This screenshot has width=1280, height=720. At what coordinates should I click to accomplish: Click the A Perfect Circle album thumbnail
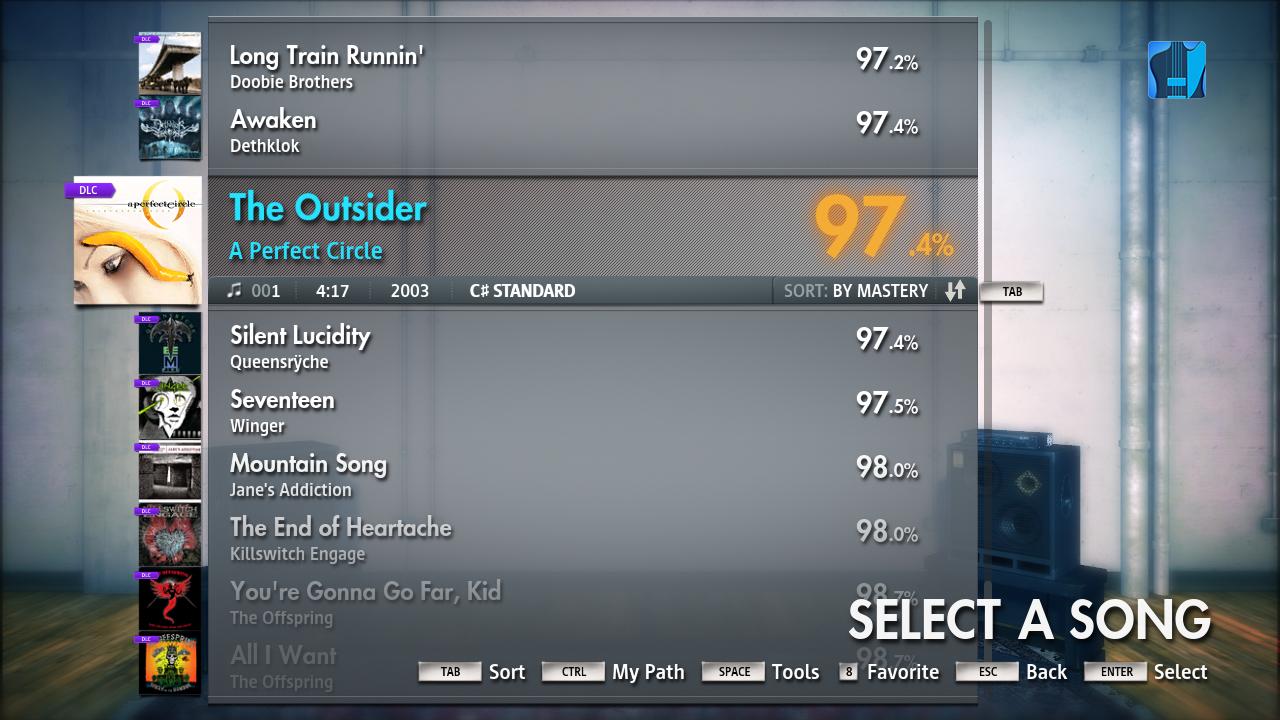tap(137, 240)
